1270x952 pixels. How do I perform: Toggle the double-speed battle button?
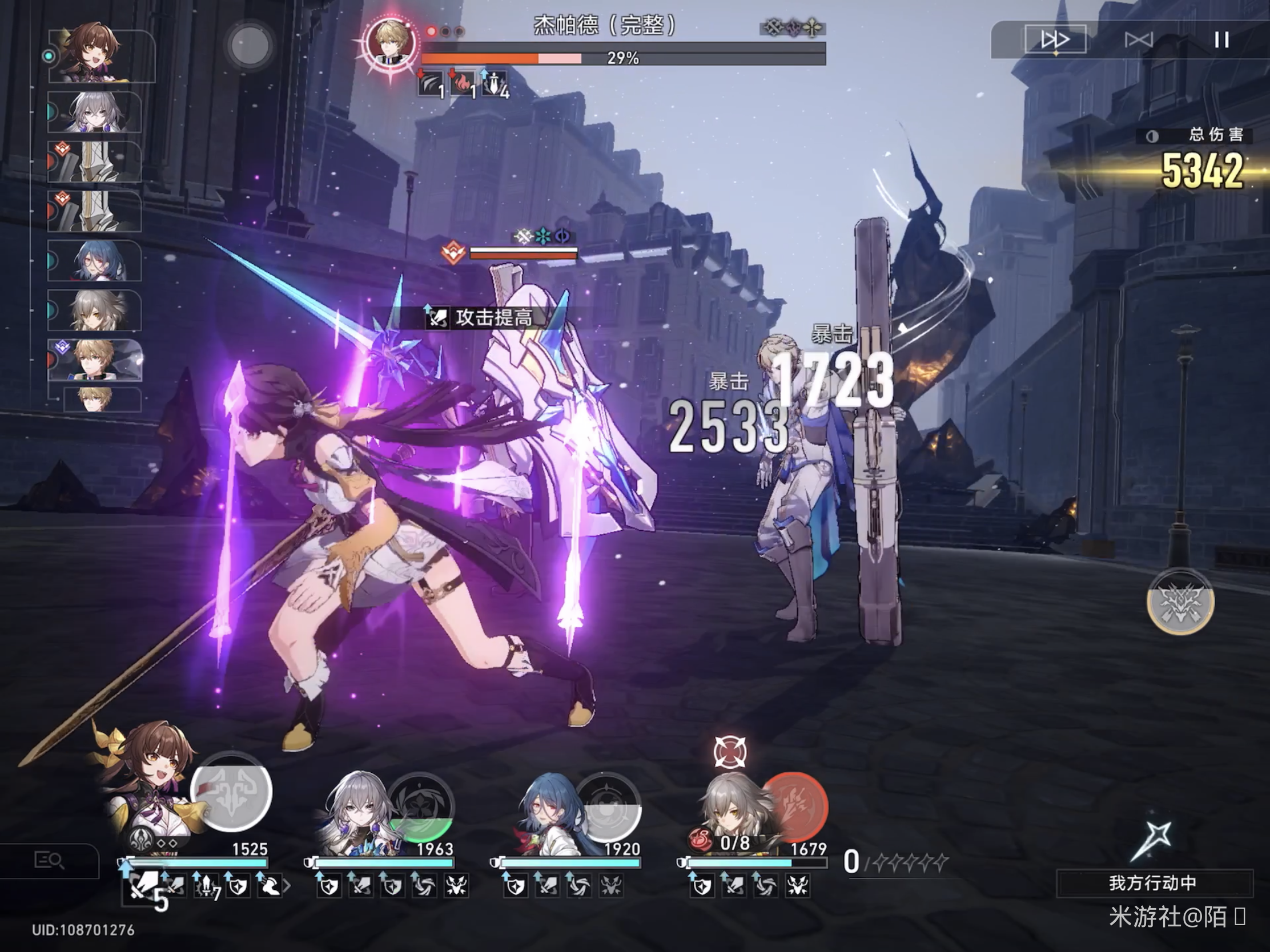coord(1055,39)
